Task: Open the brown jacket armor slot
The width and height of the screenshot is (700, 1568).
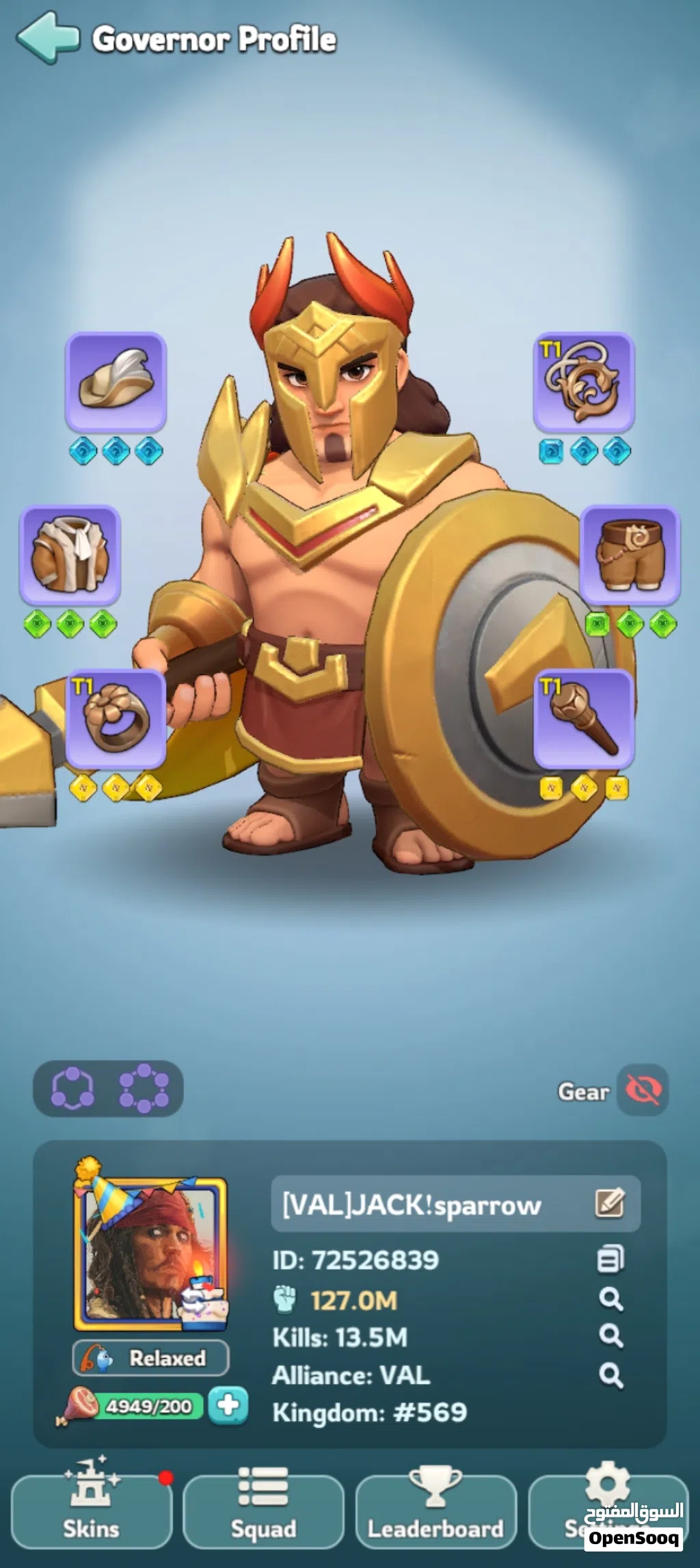Action: (70, 554)
